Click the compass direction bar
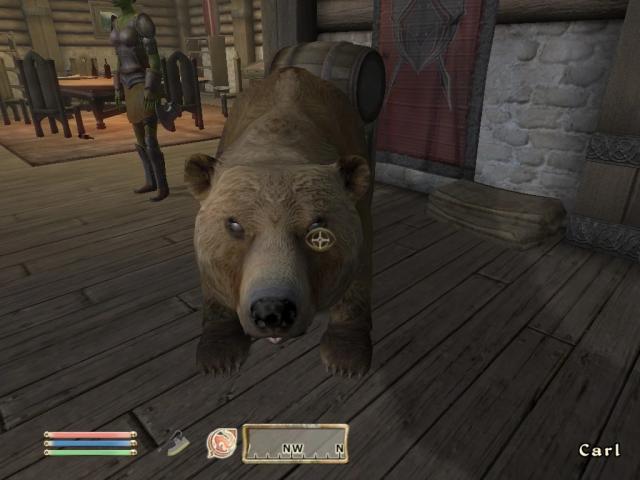The height and width of the screenshot is (480, 640). (x=295, y=444)
